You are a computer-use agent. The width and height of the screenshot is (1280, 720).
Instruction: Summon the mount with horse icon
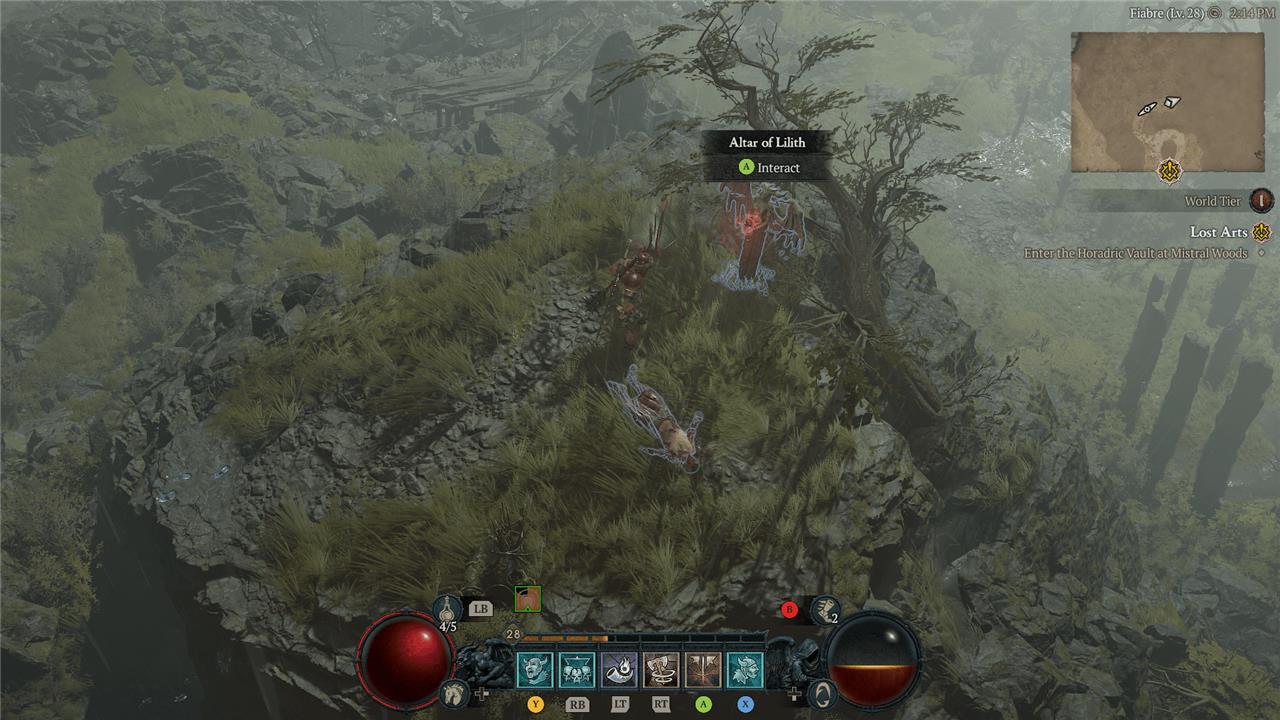pos(455,692)
